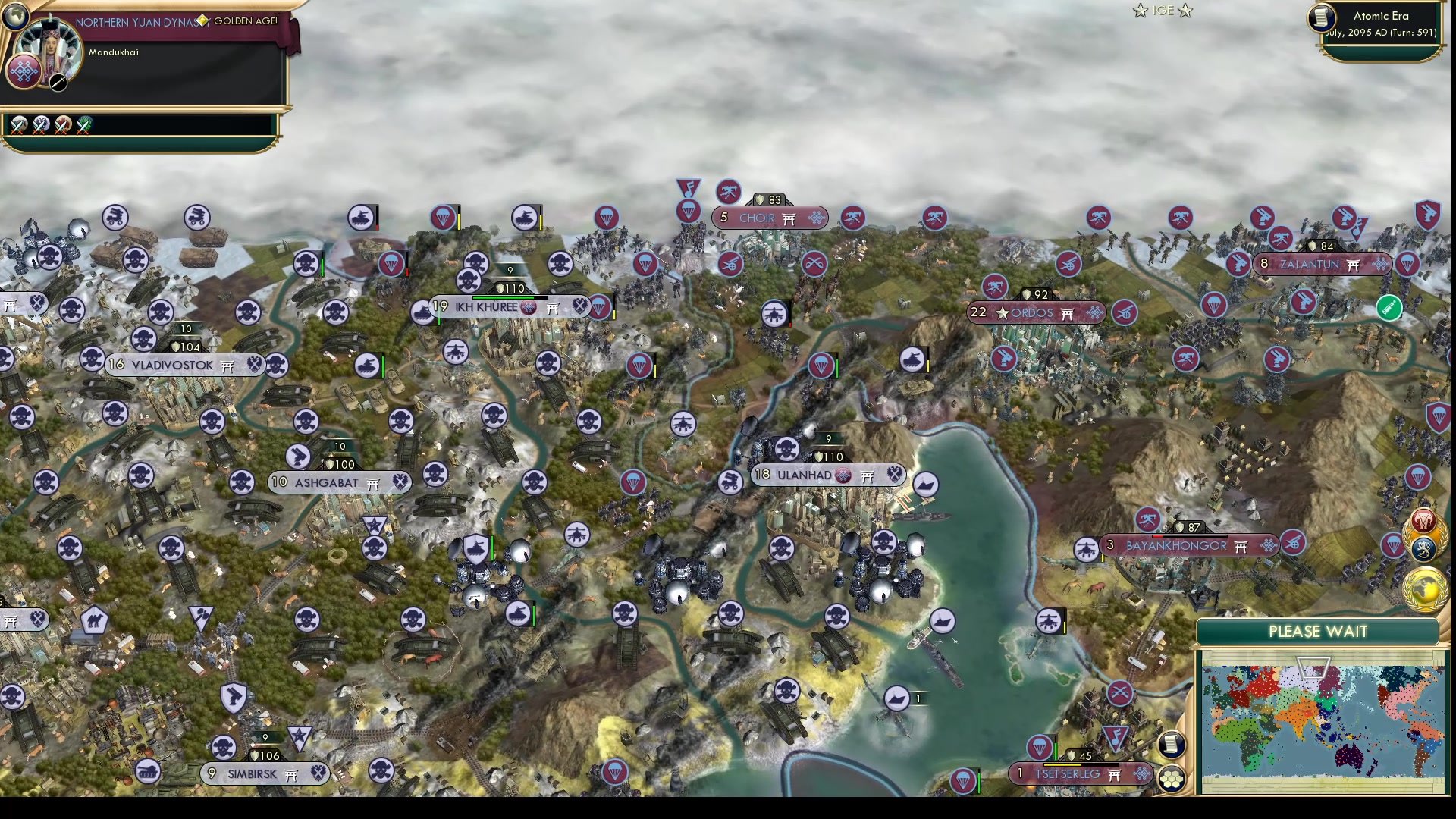Image resolution: width=1456 pixels, height=819 pixels.
Task: Click the globe icon above the leader panel
Action: pyautogui.click(x=15, y=15)
